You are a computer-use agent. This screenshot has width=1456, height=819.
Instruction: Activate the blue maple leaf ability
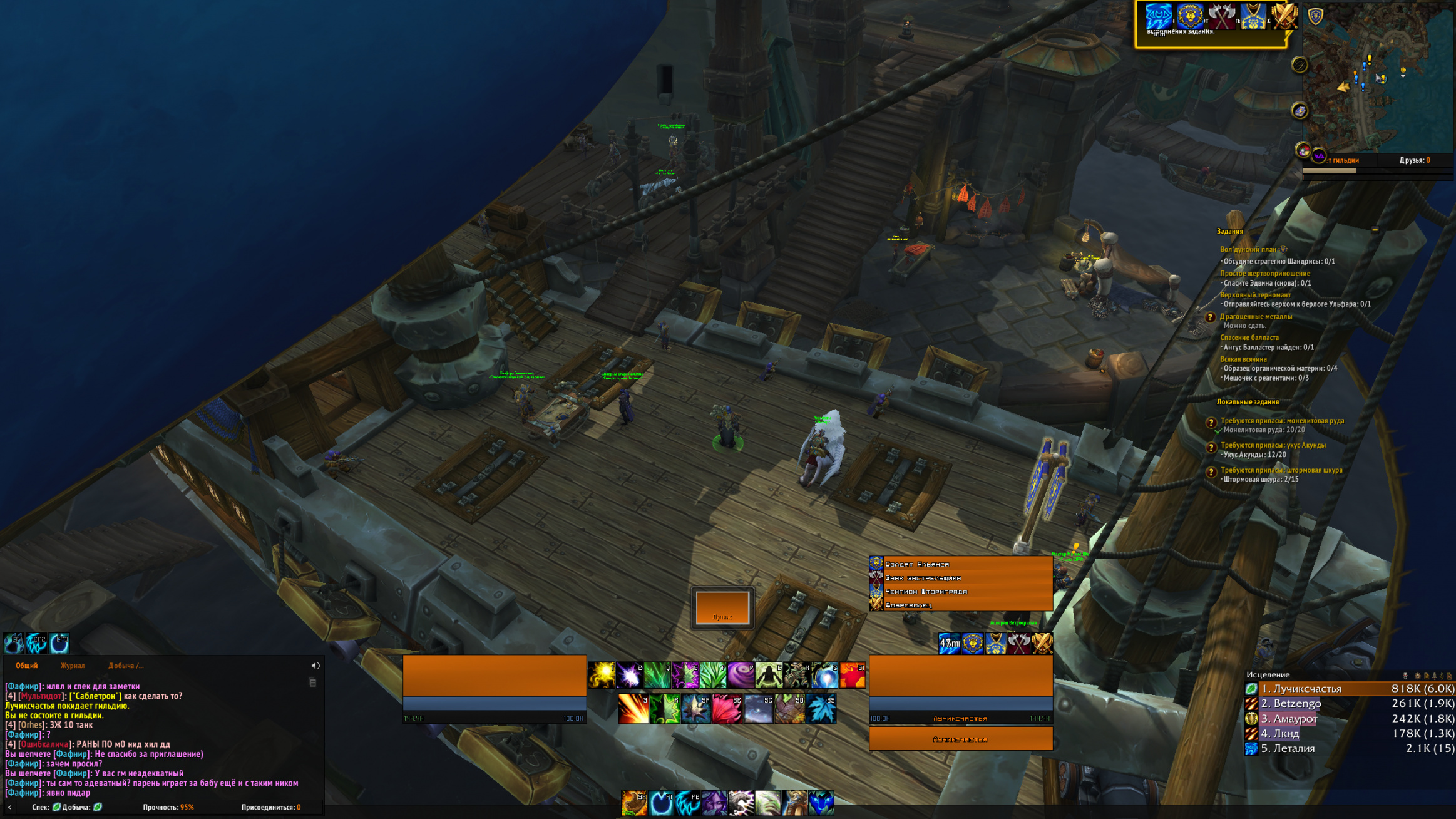pyautogui.click(x=821, y=709)
